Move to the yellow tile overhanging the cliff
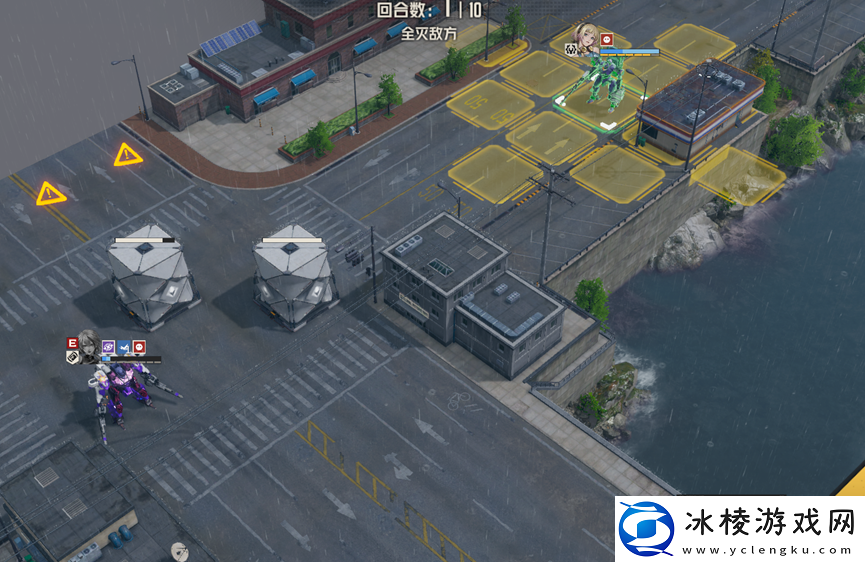 pos(738,175)
